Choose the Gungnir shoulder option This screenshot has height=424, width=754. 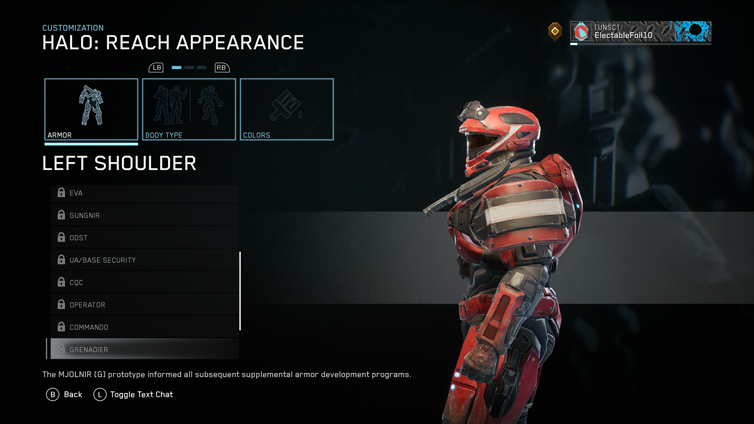click(x=144, y=215)
